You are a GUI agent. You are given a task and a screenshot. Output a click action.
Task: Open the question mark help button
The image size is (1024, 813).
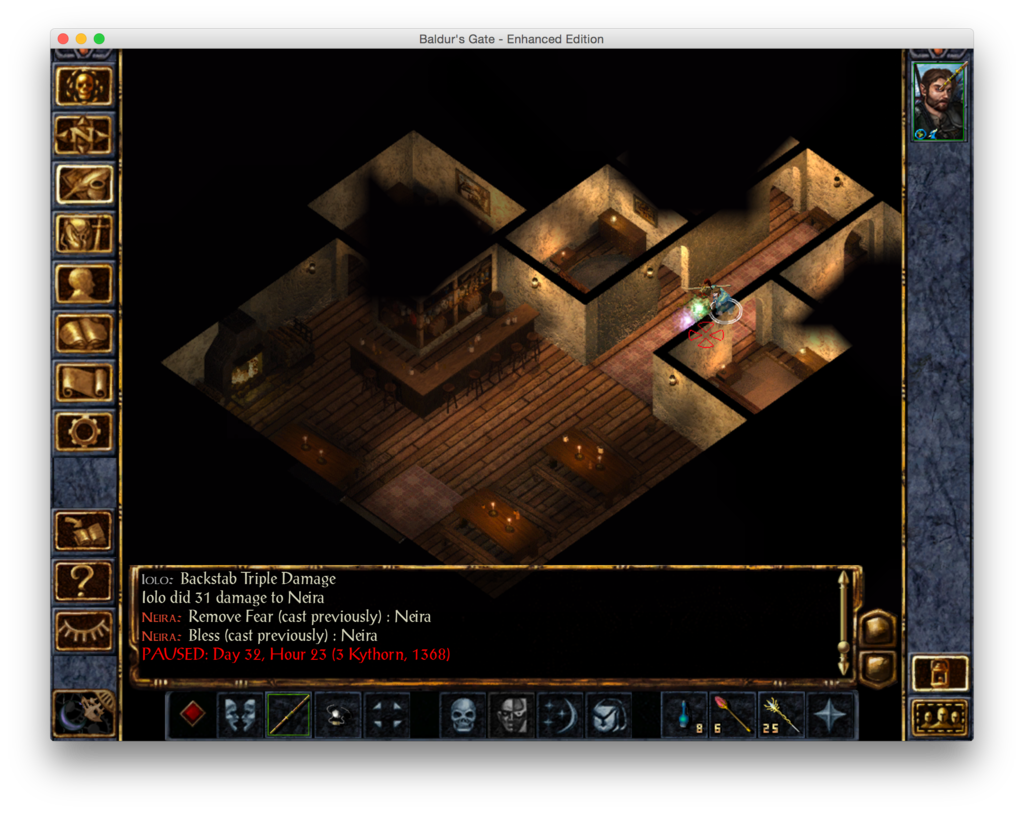84,579
